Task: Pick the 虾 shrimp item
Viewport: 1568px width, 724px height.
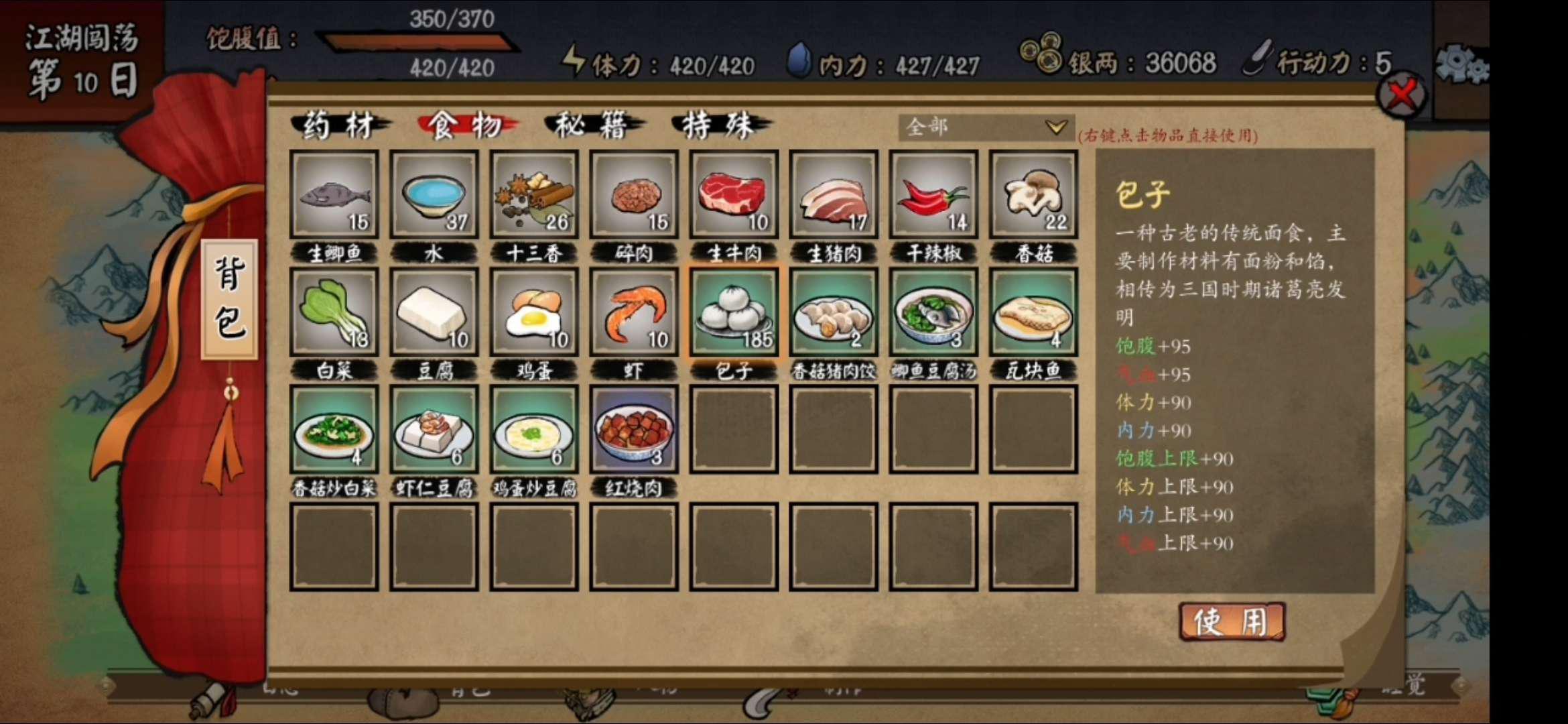Action: [633, 312]
